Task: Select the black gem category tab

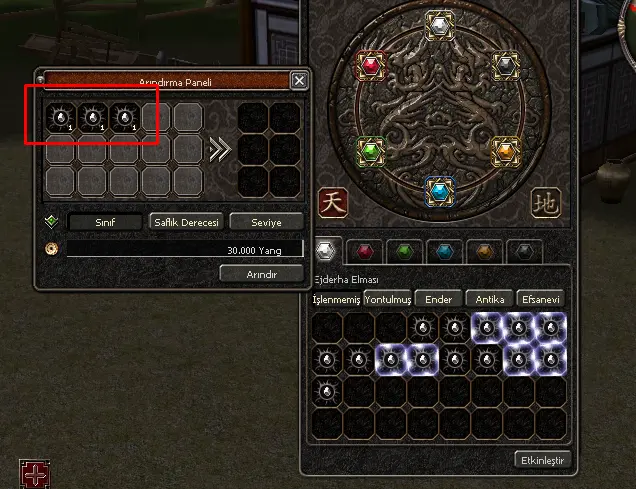Action: coord(523,251)
